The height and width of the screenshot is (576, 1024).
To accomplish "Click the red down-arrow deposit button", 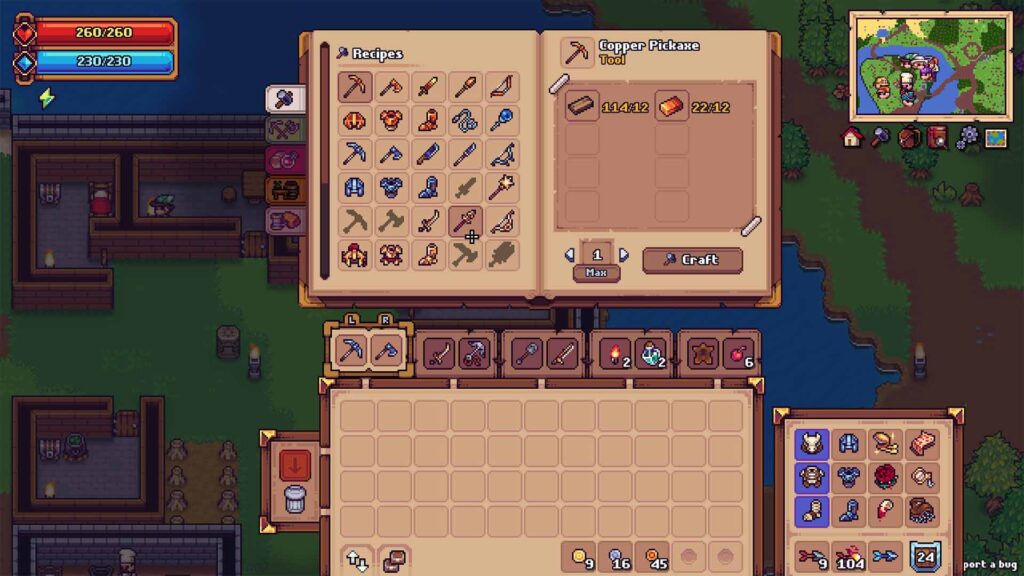I will click(x=295, y=464).
